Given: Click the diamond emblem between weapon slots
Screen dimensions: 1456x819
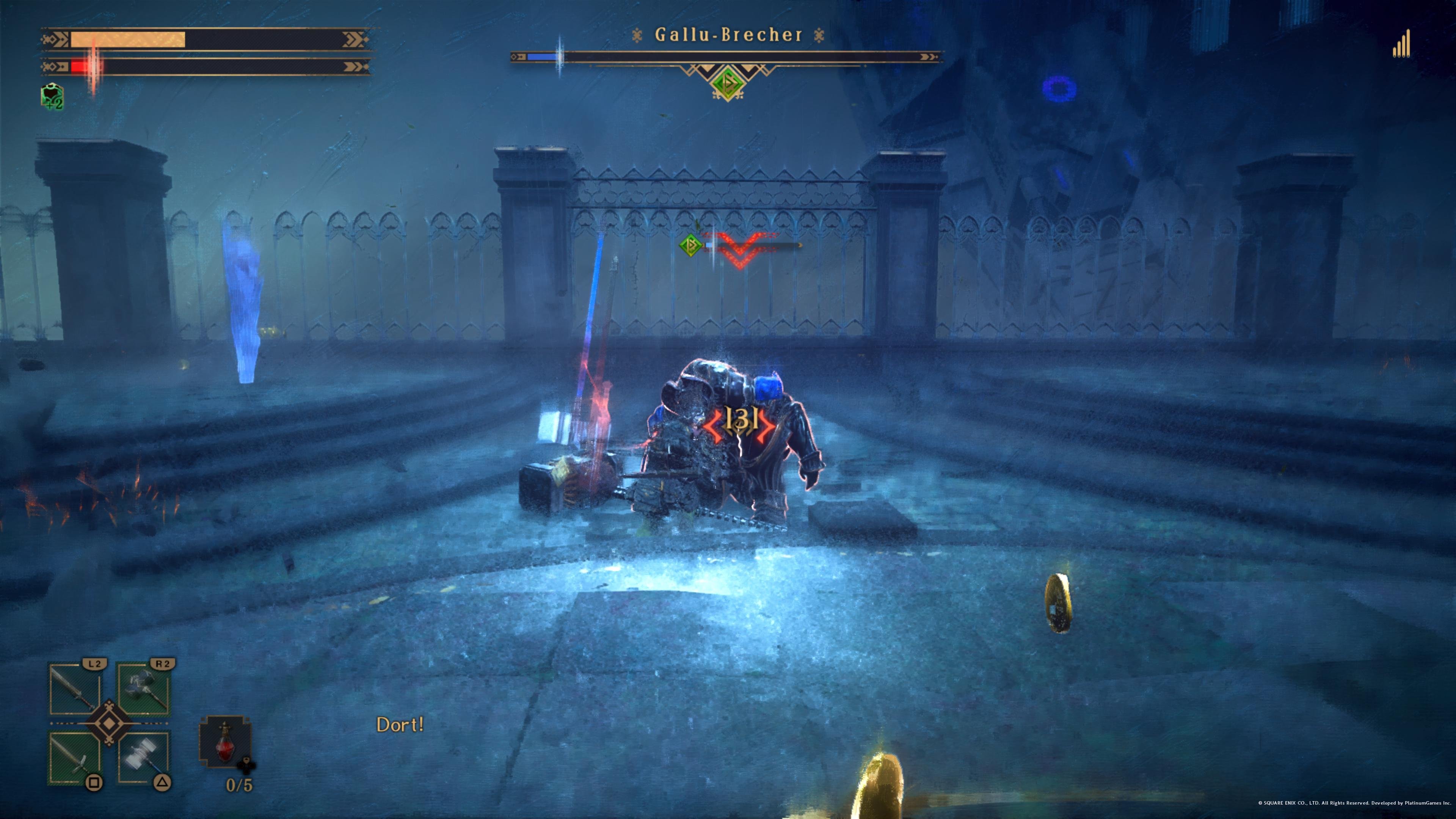Looking at the screenshot, I should (x=108, y=723).
